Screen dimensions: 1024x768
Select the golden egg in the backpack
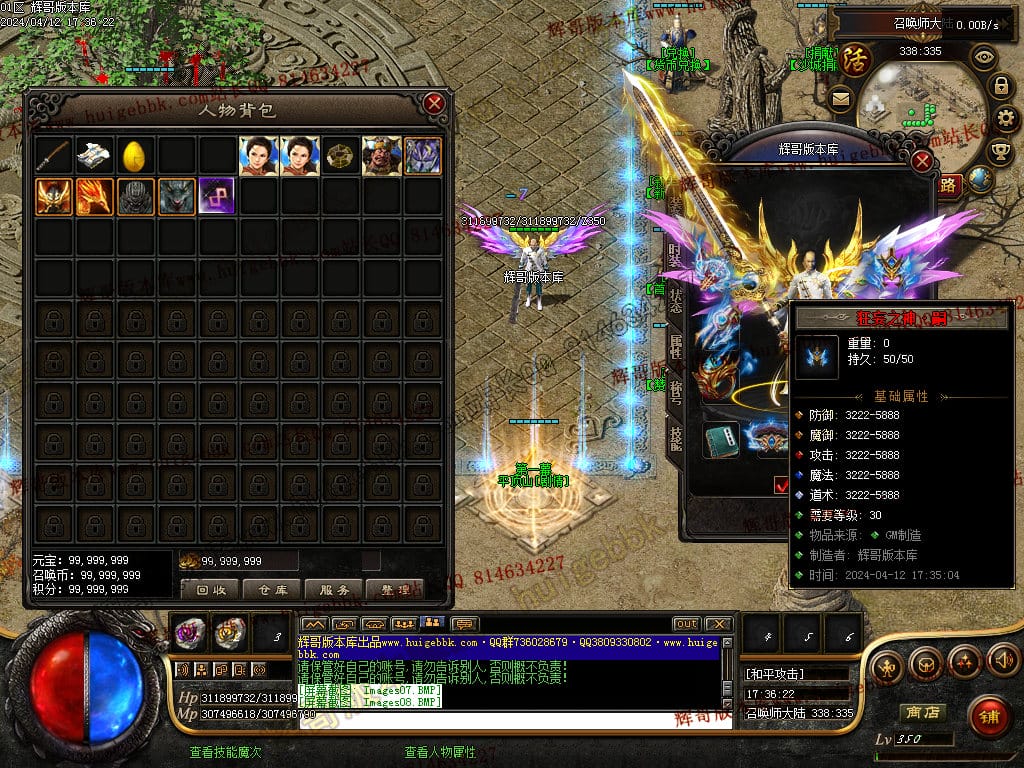(134, 156)
